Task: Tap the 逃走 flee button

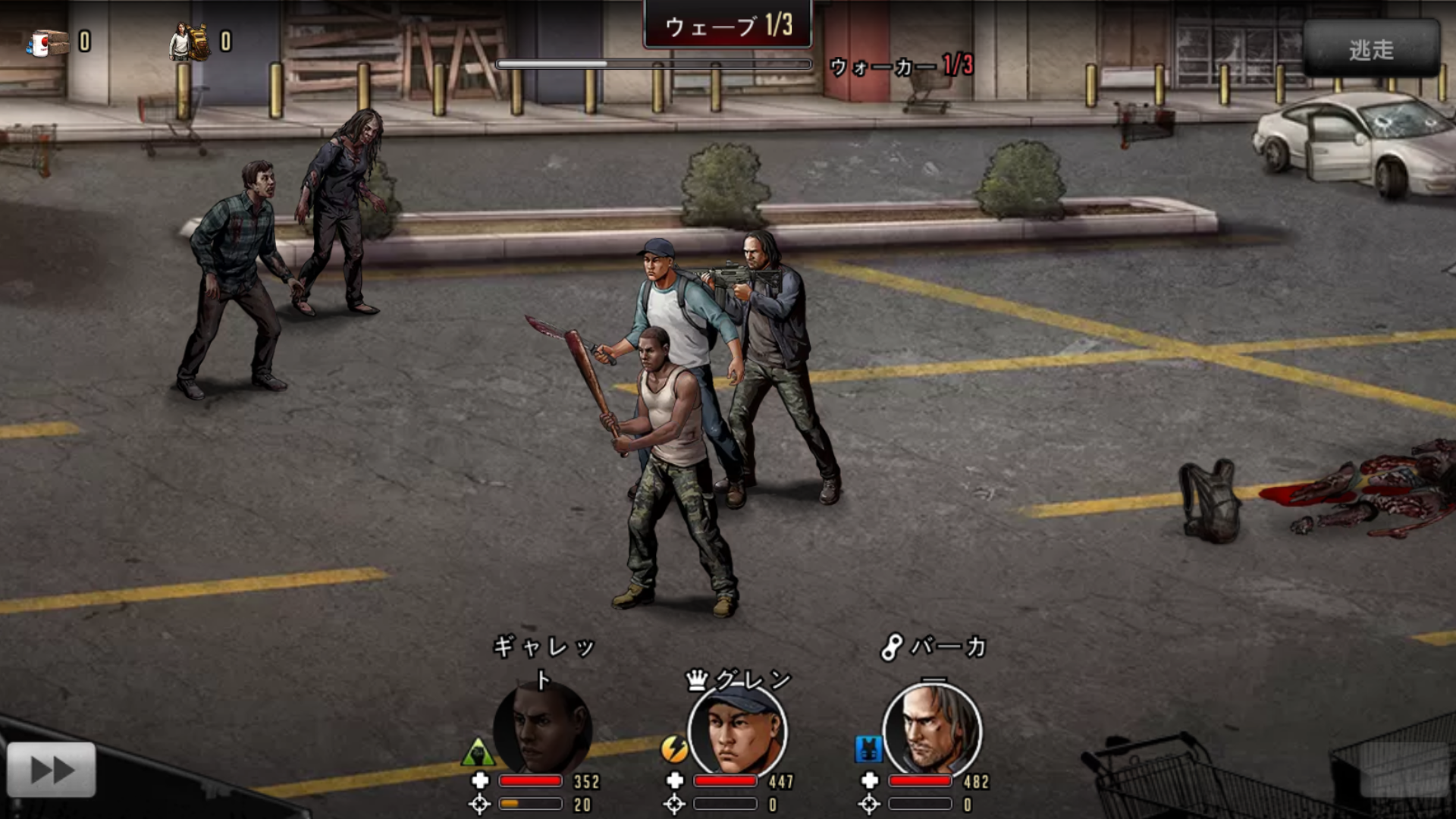Action: tap(1371, 49)
